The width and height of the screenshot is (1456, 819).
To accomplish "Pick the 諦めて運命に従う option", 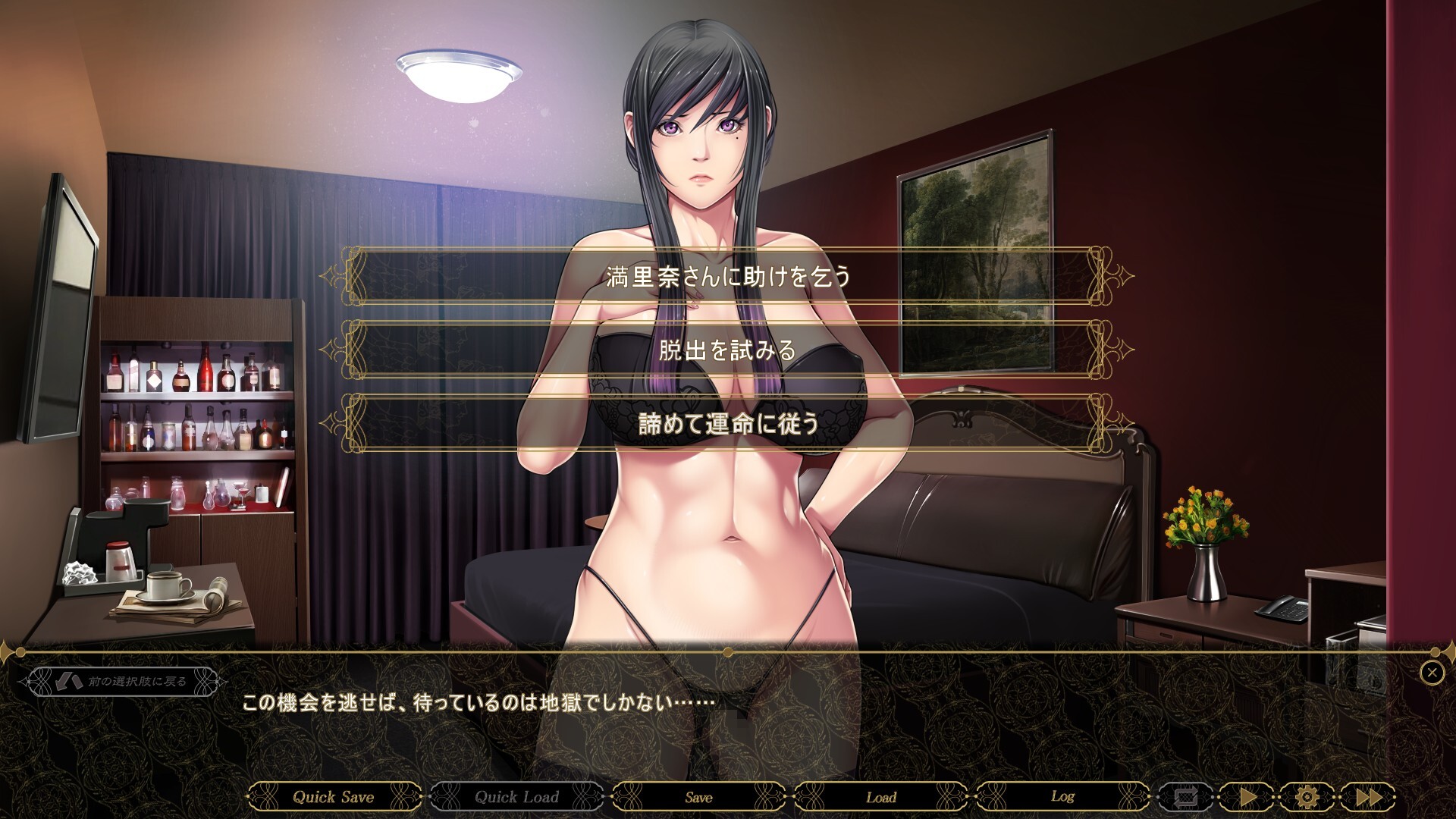I will 728,423.
